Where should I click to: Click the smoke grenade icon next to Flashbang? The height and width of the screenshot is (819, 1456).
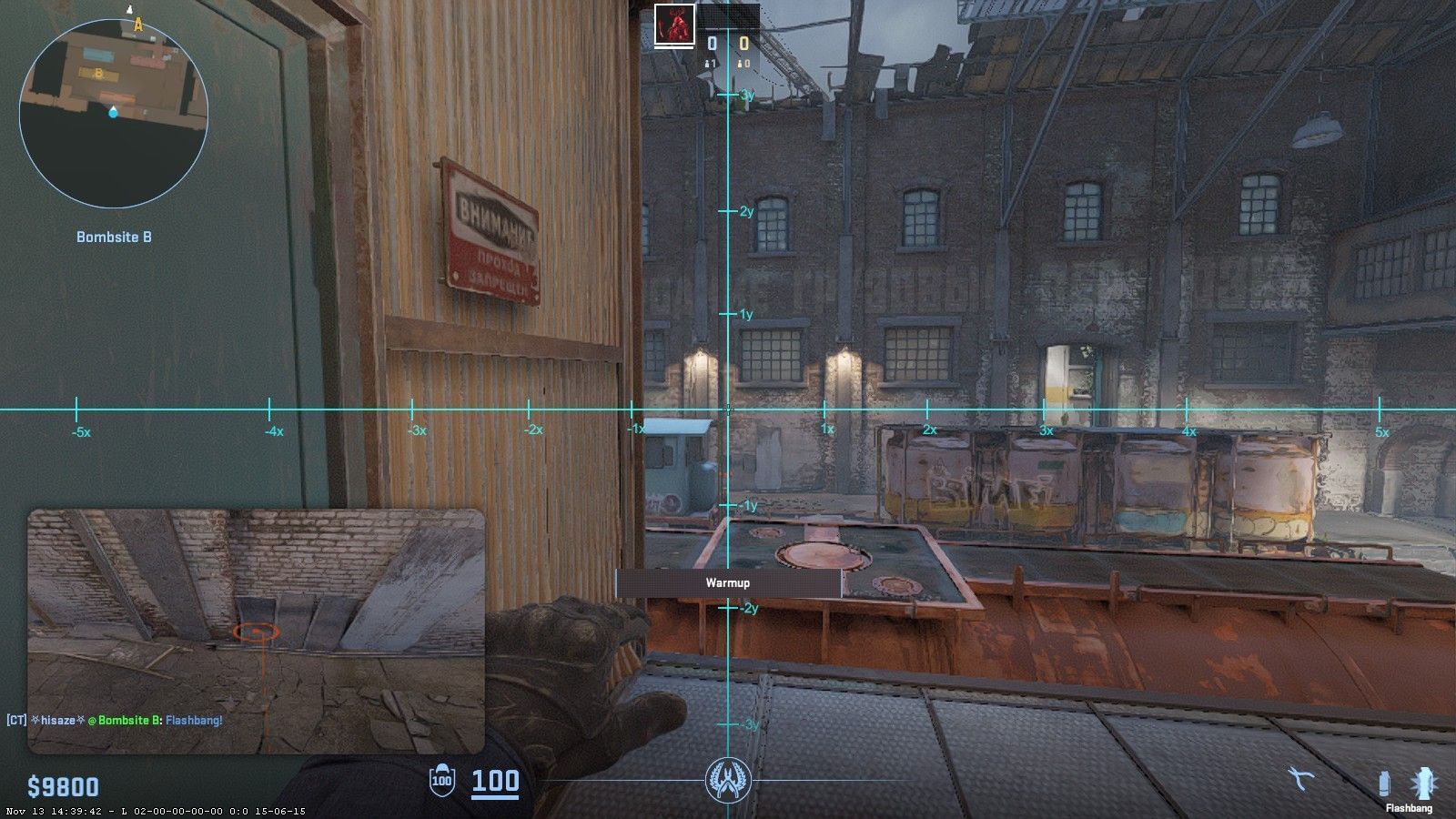(1384, 783)
